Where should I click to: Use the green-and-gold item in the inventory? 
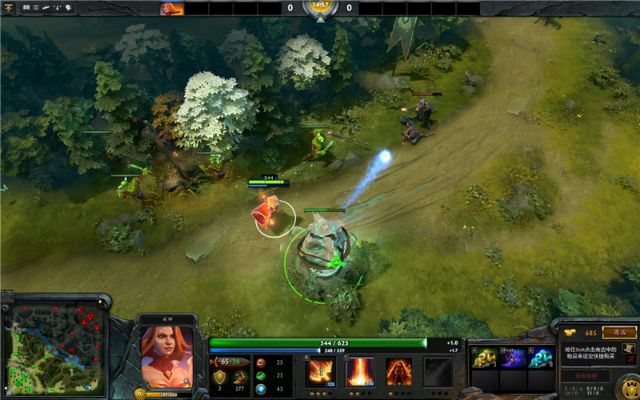[x=485, y=357]
